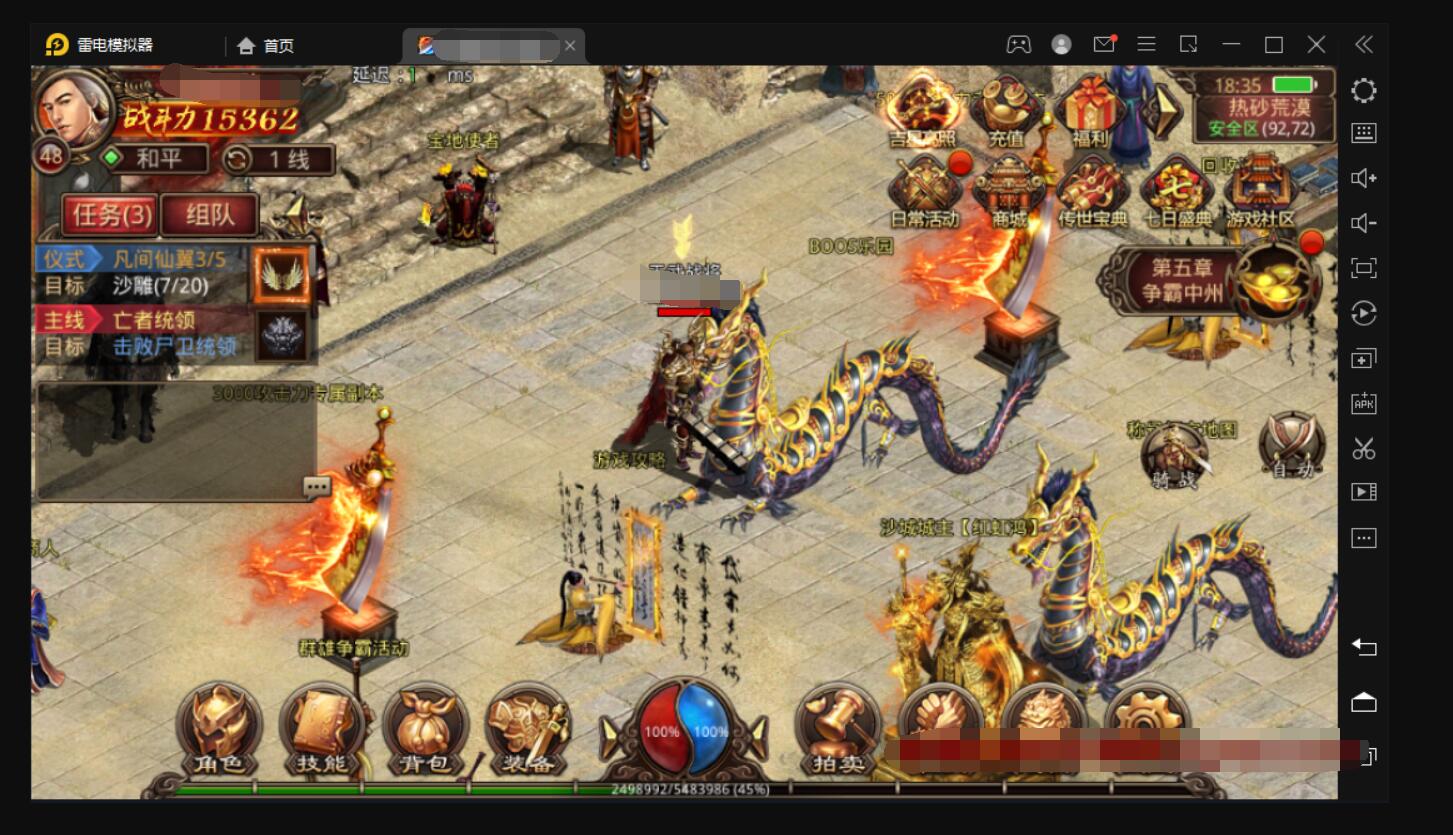
Task: Open the 角色 character sheet
Action: [218, 730]
